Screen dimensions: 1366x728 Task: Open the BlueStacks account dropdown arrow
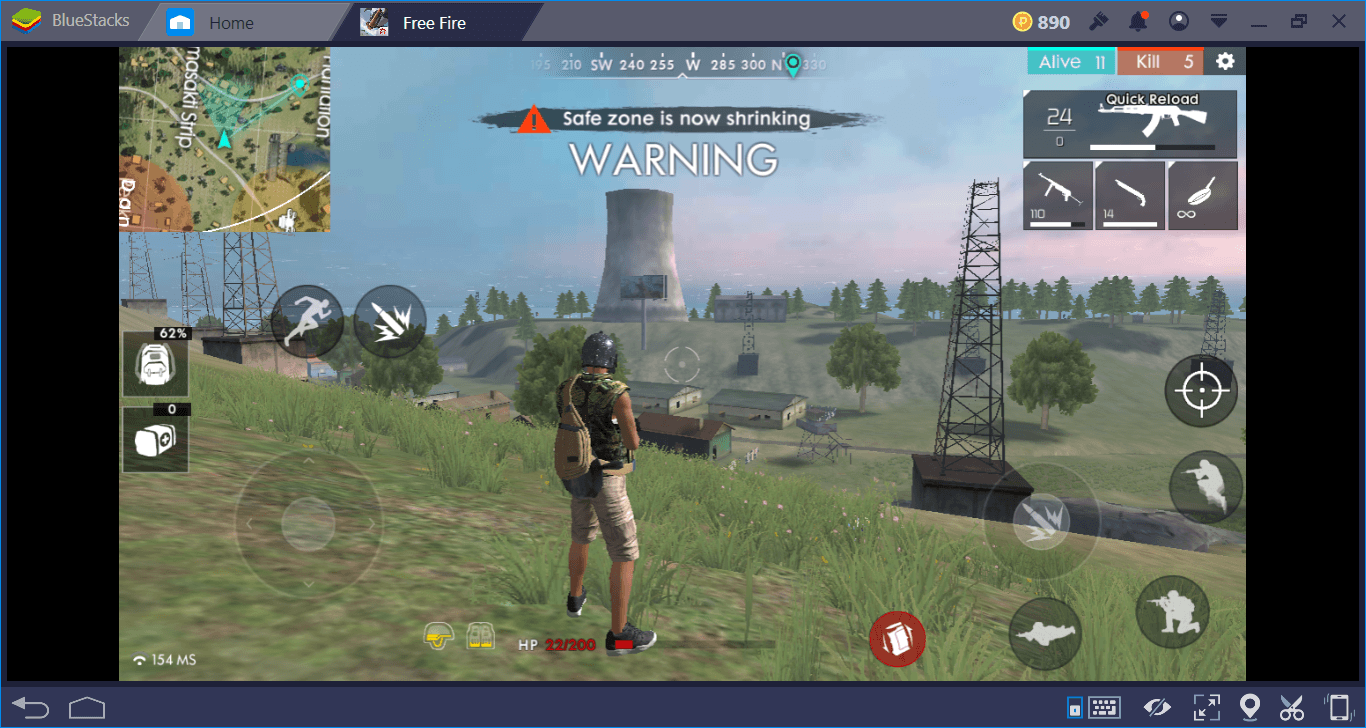click(1220, 21)
